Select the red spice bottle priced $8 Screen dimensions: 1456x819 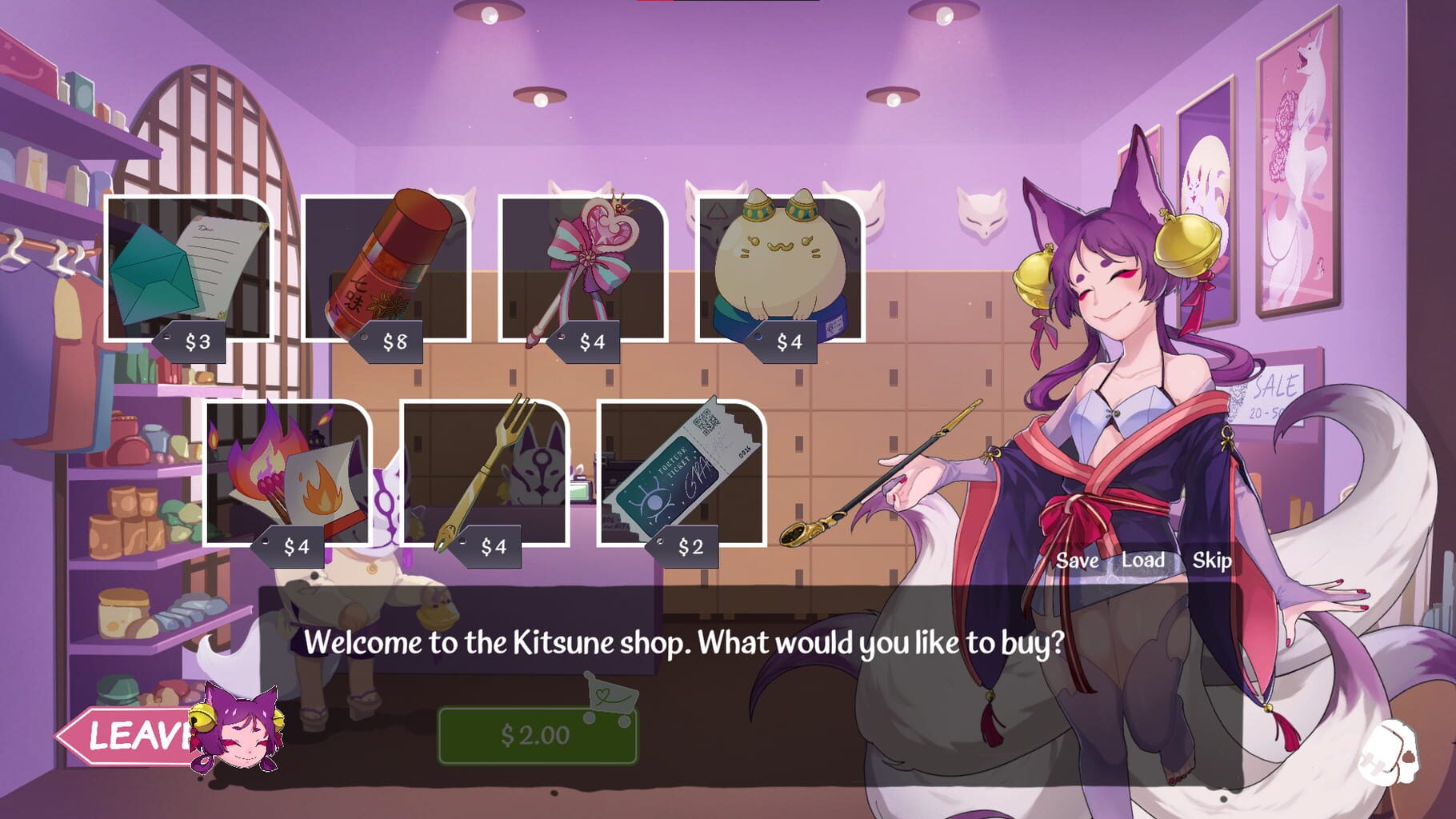click(384, 272)
